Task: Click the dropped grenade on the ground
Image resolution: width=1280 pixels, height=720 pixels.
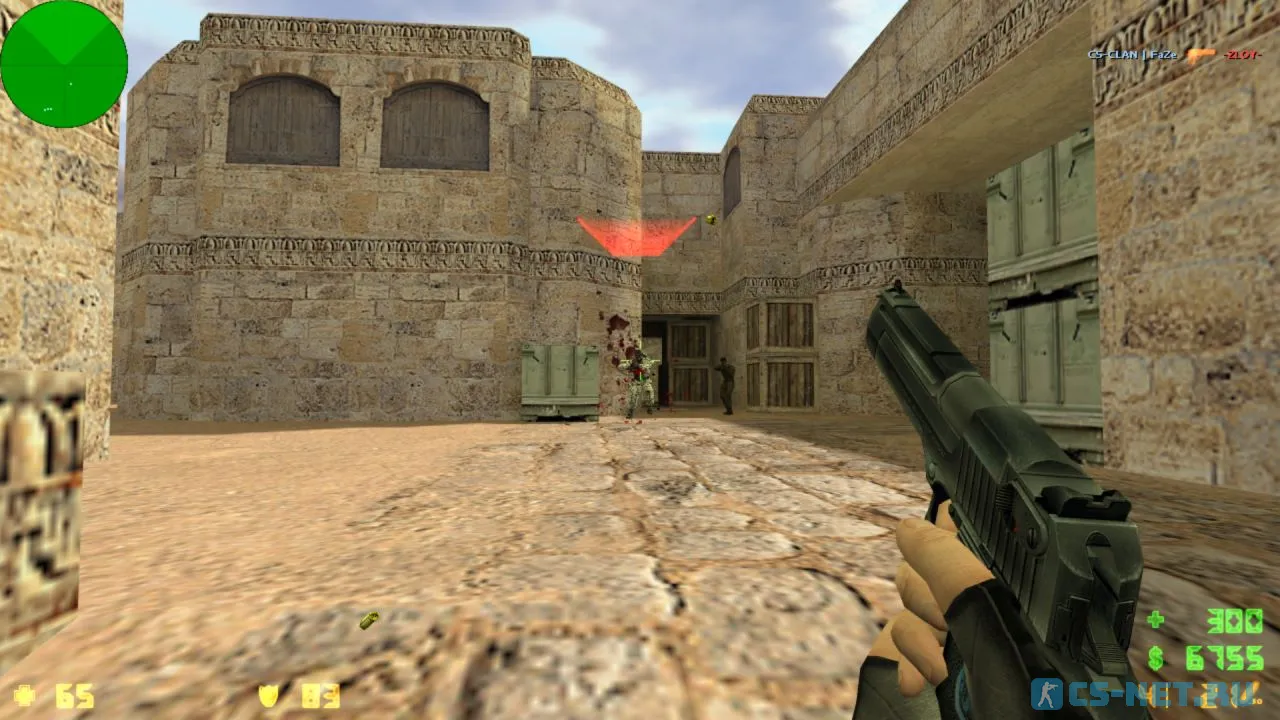Action: click(368, 619)
